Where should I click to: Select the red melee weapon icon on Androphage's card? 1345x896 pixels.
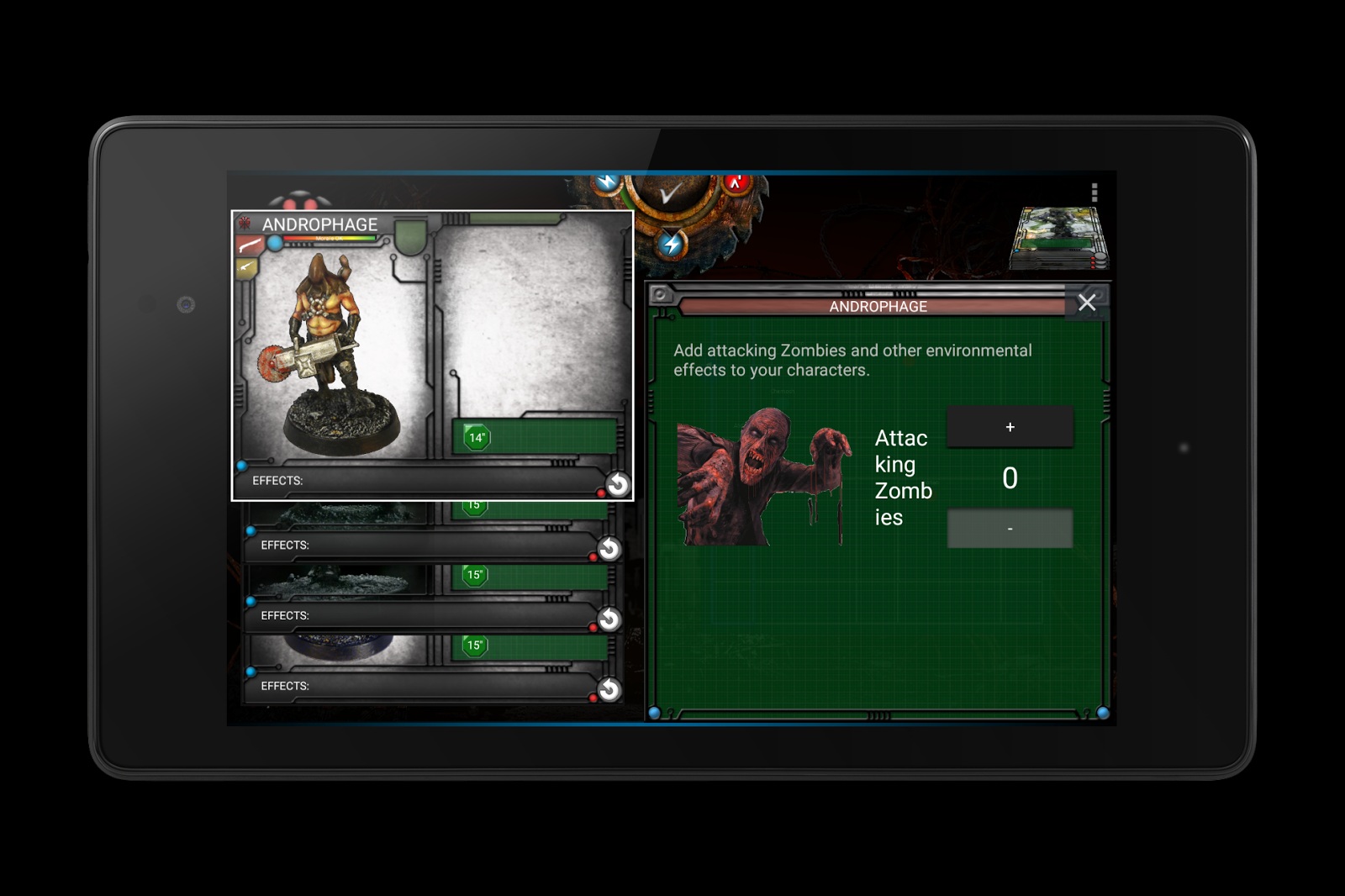point(248,245)
